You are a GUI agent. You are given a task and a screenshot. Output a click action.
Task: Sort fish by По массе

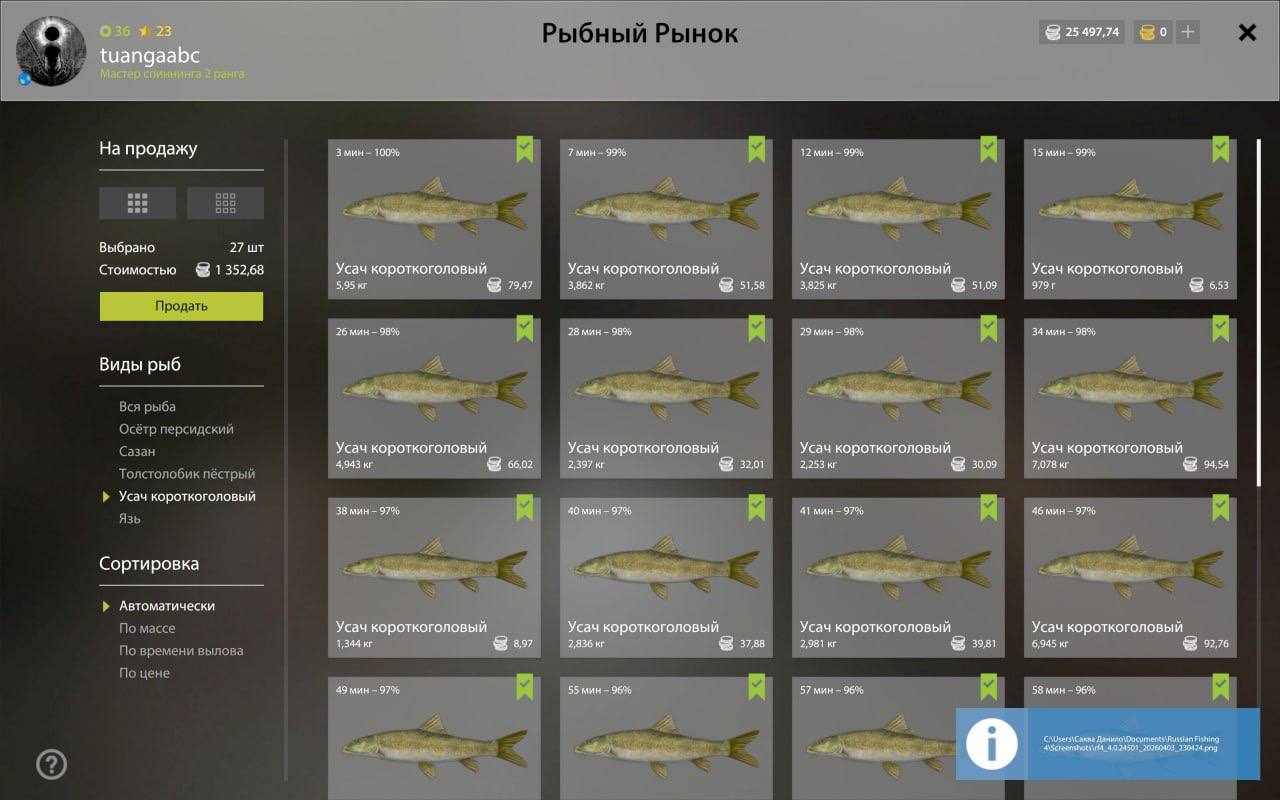tap(147, 628)
